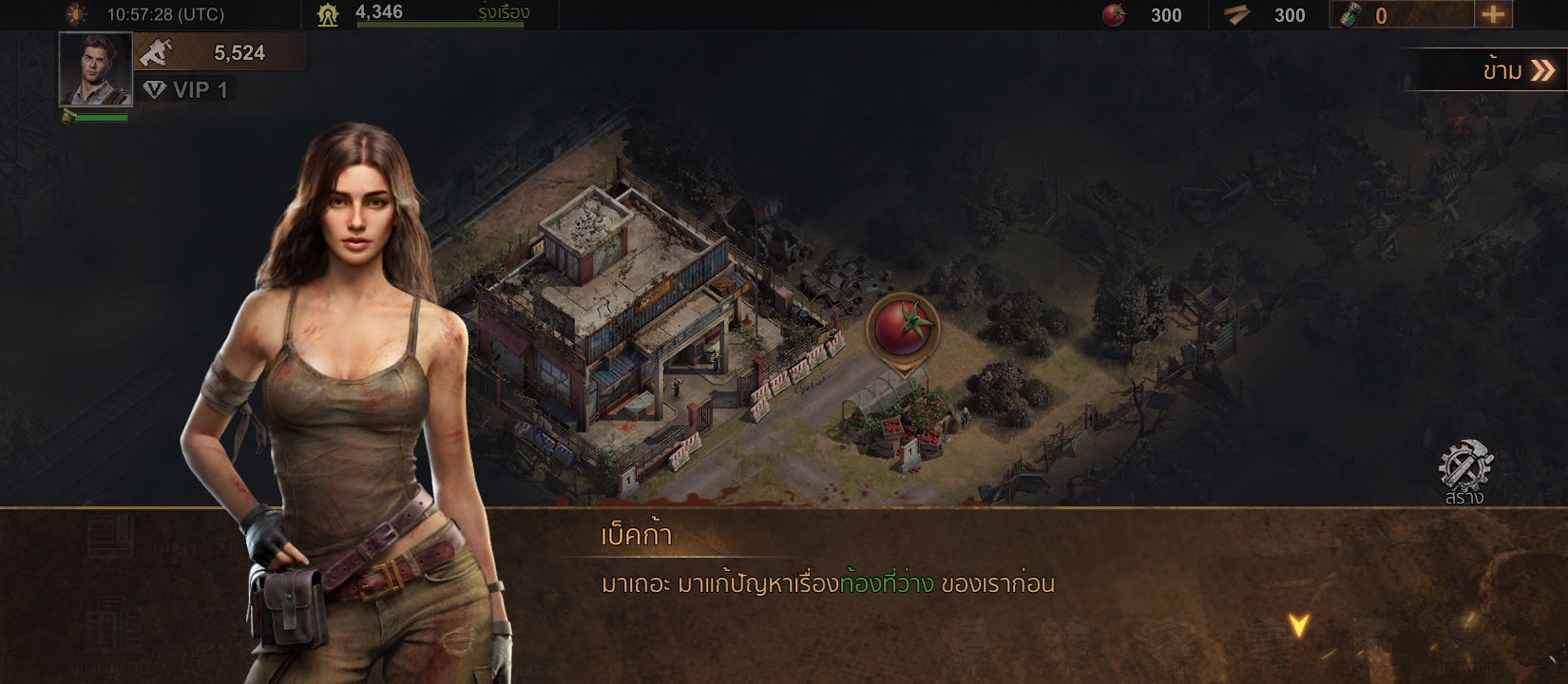Viewport: 1568px width, 684px height.
Task: Open the สร้าง build menu icon
Action: 1464,472
